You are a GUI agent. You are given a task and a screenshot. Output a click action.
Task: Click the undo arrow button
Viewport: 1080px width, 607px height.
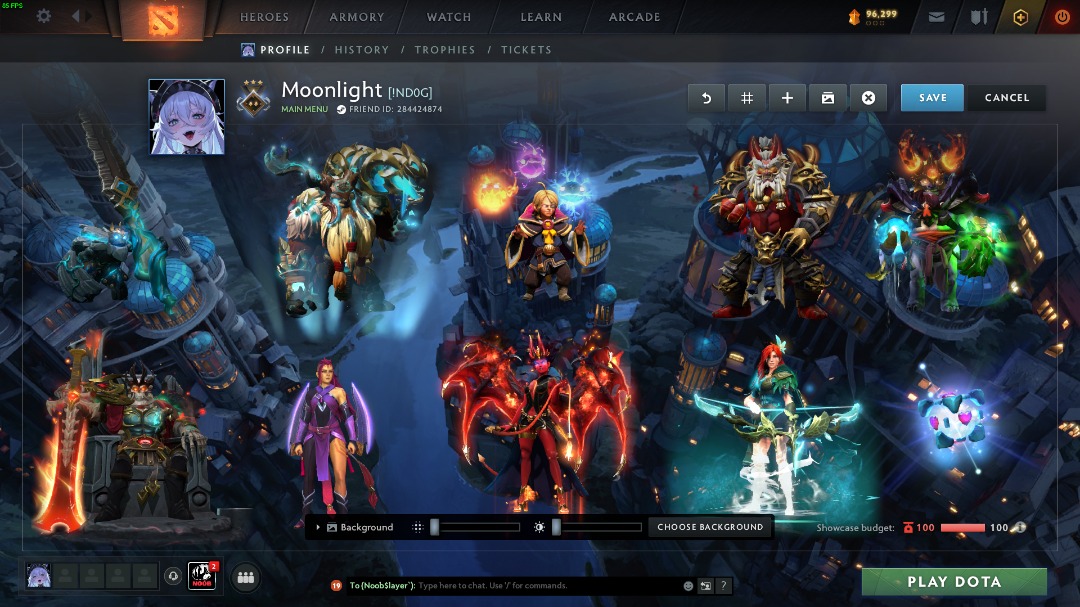(x=706, y=98)
